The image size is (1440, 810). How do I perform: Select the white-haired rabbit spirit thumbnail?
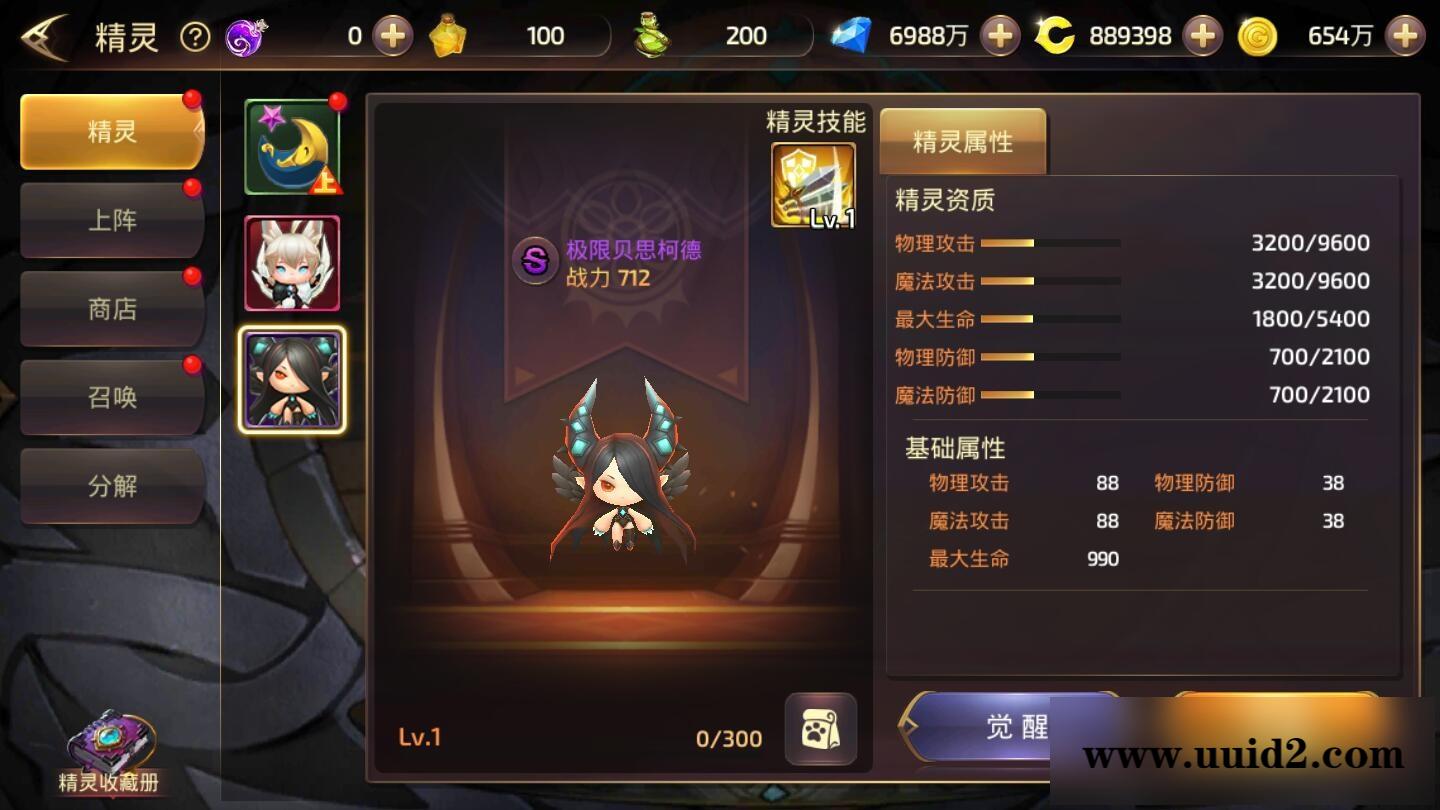pos(291,264)
